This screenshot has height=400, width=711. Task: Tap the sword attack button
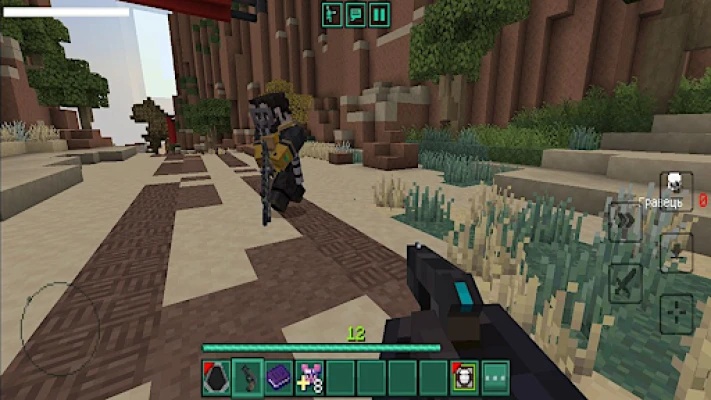coord(625,282)
